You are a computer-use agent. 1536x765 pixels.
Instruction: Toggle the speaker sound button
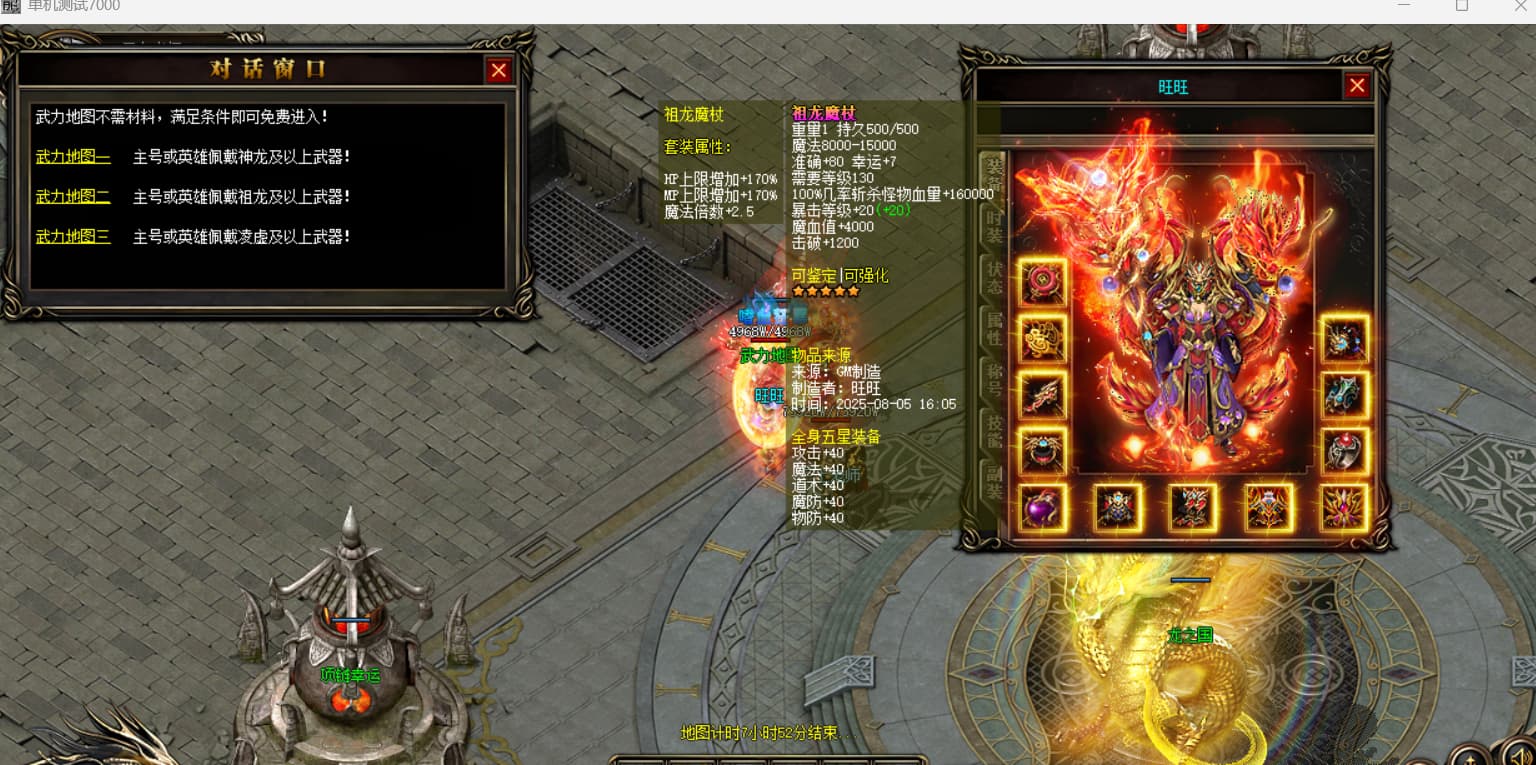tap(1518, 752)
